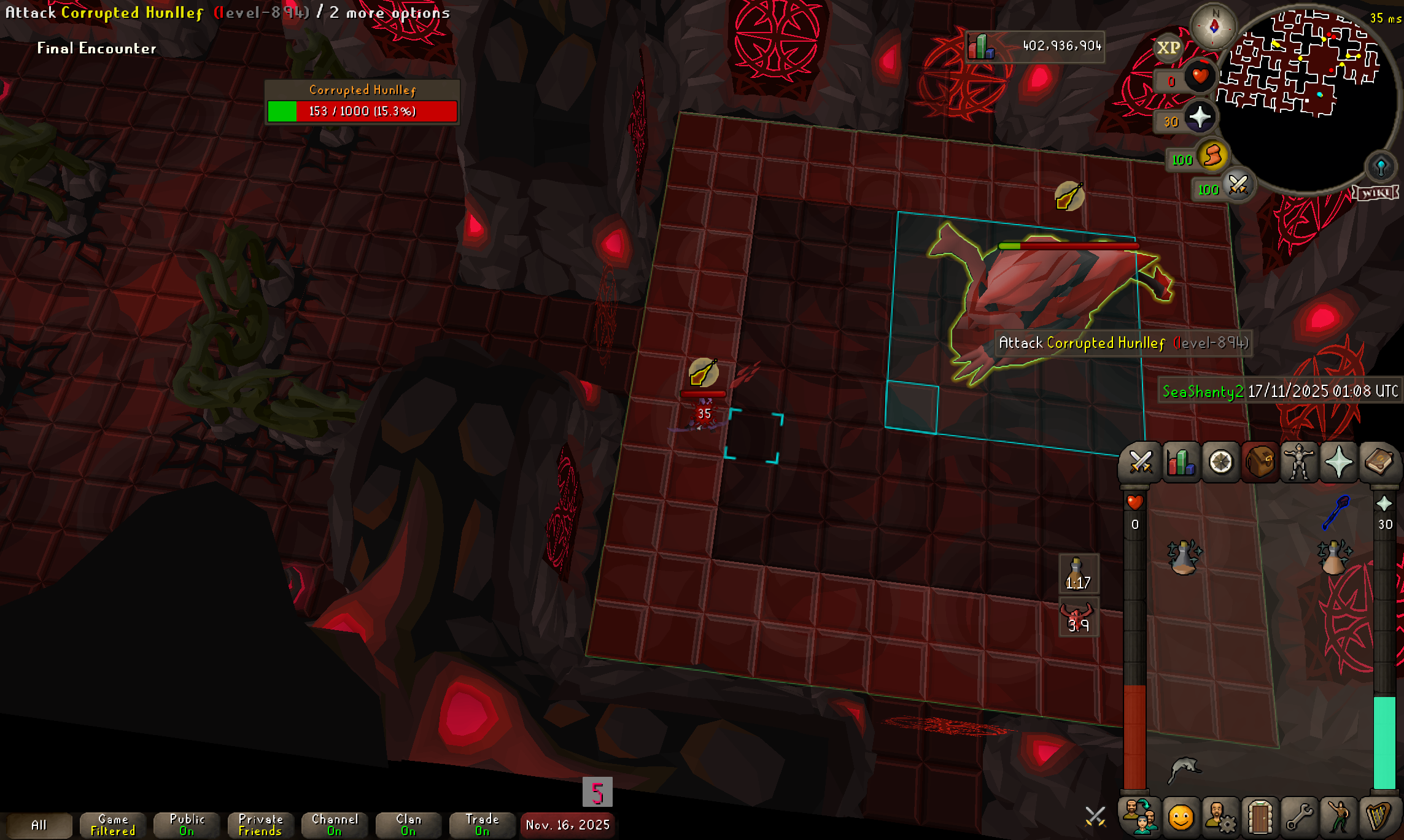Select the blue corrupted staff in inventory

(1335, 512)
